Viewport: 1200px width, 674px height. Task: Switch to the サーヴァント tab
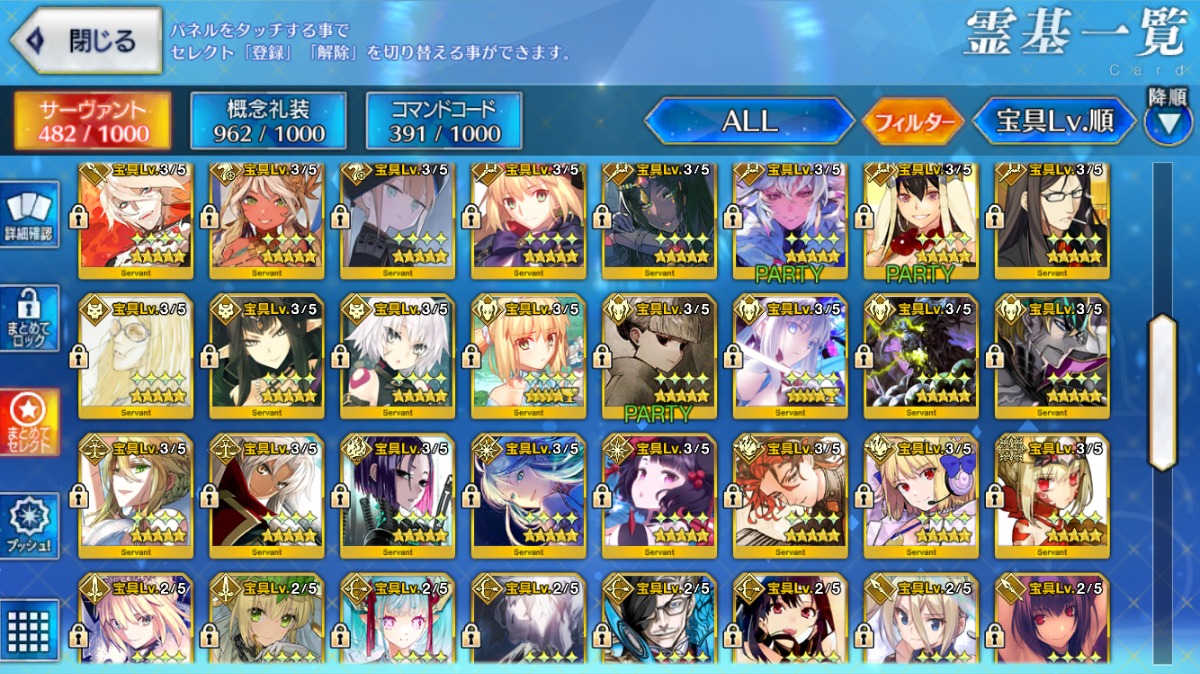point(91,121)
